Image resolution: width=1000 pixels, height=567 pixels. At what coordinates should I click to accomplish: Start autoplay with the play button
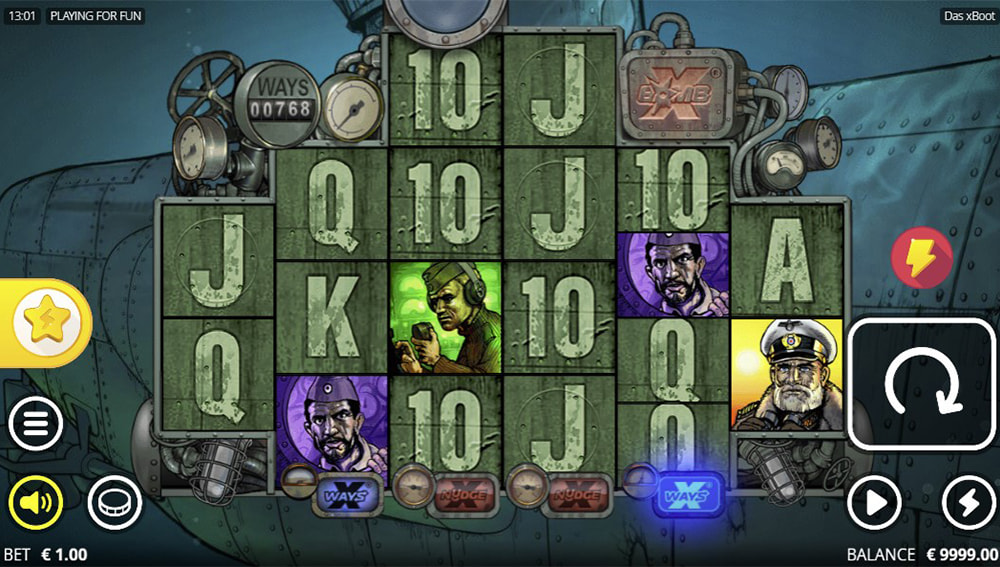(x=875, y=503)
